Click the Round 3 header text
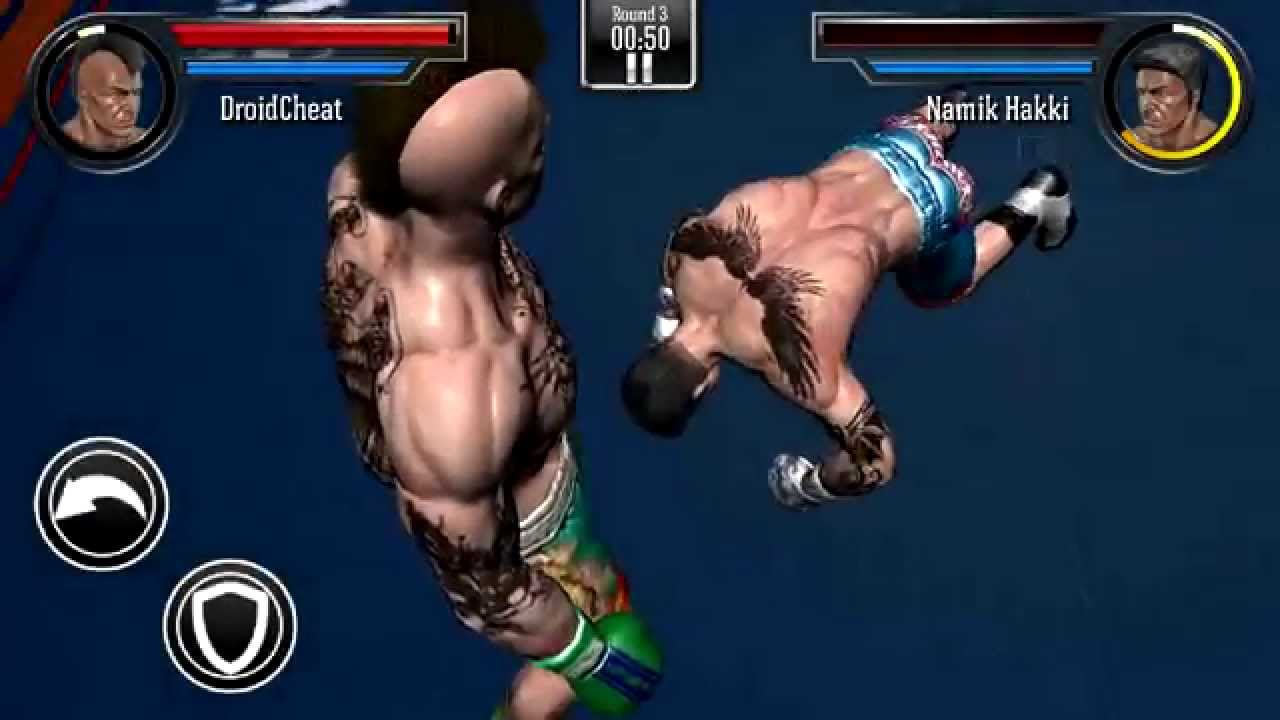 point(638,14)
